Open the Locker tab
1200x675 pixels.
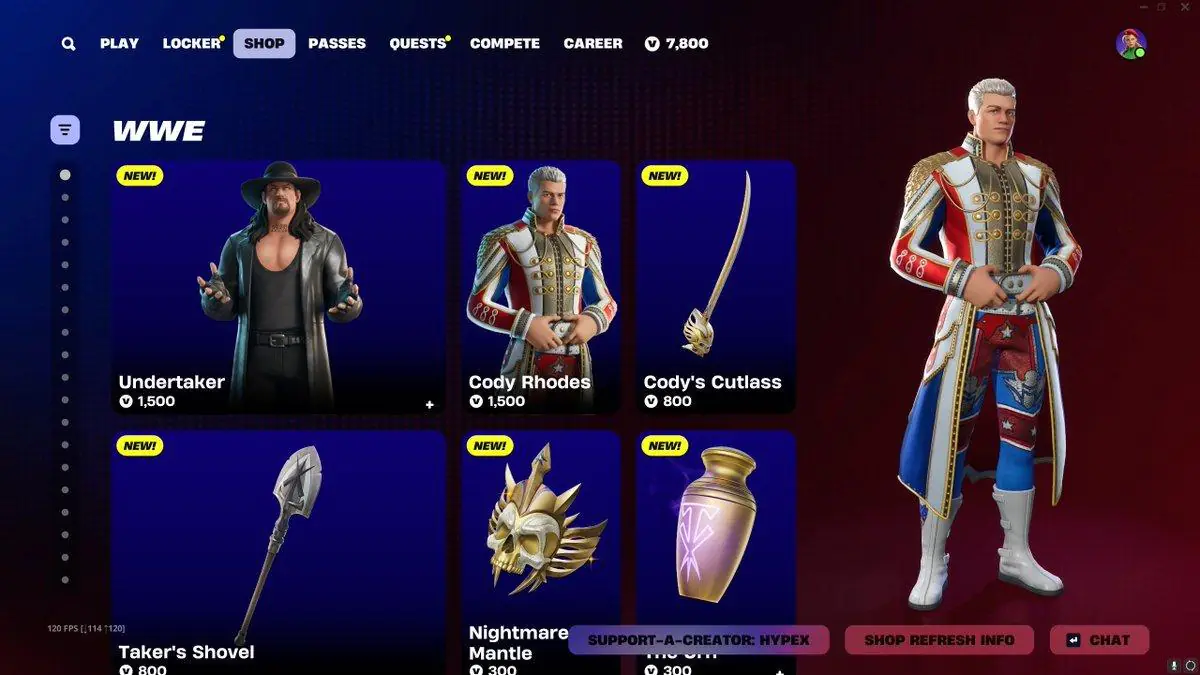191,44
